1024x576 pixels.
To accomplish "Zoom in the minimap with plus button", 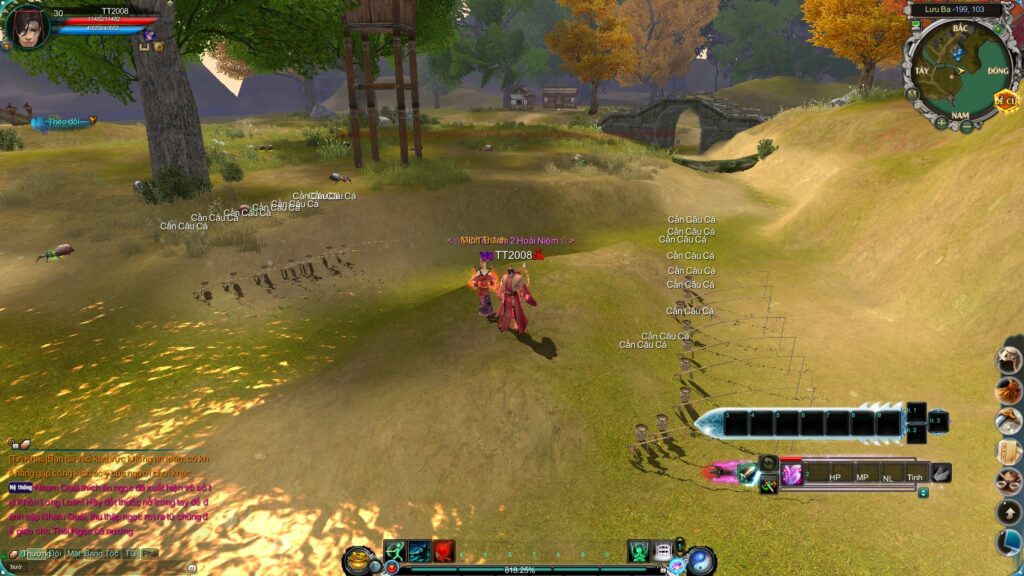I will [941, 123].
